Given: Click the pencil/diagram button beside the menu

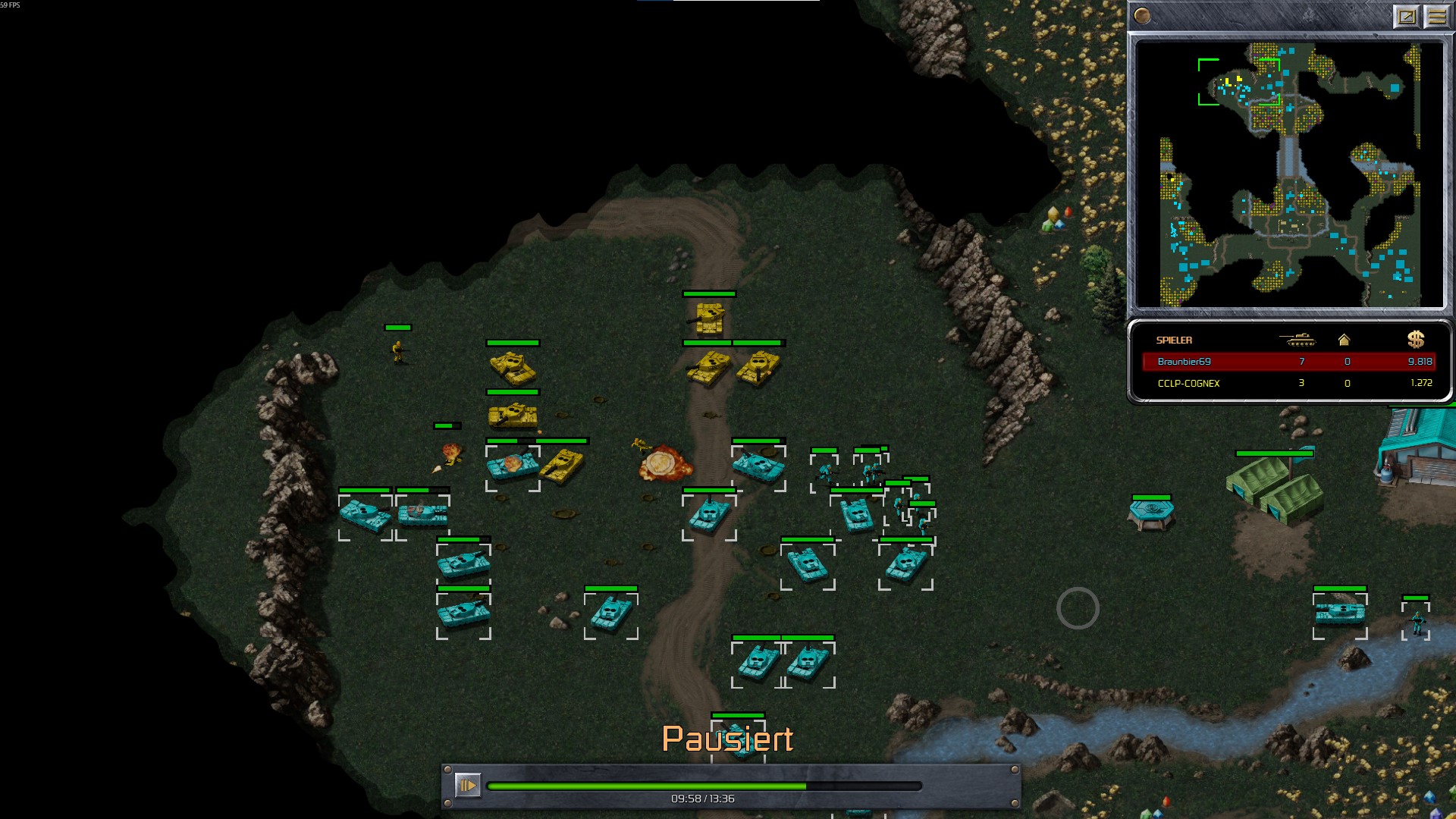Looking at the screenshot, I should (x=1406, y=16).
